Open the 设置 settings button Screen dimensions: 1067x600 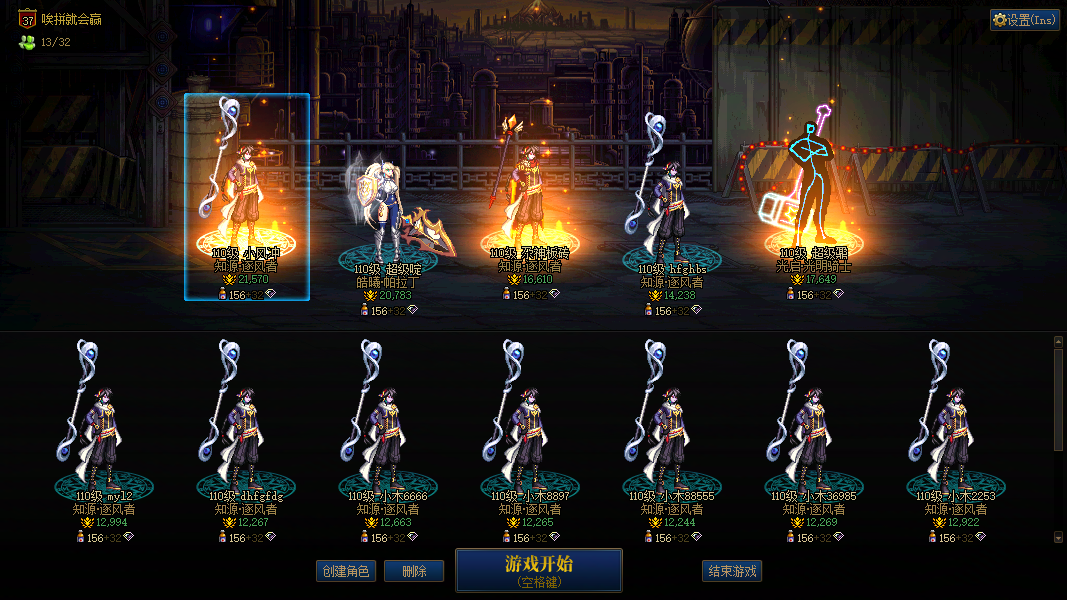click(x=1025, y=20)
